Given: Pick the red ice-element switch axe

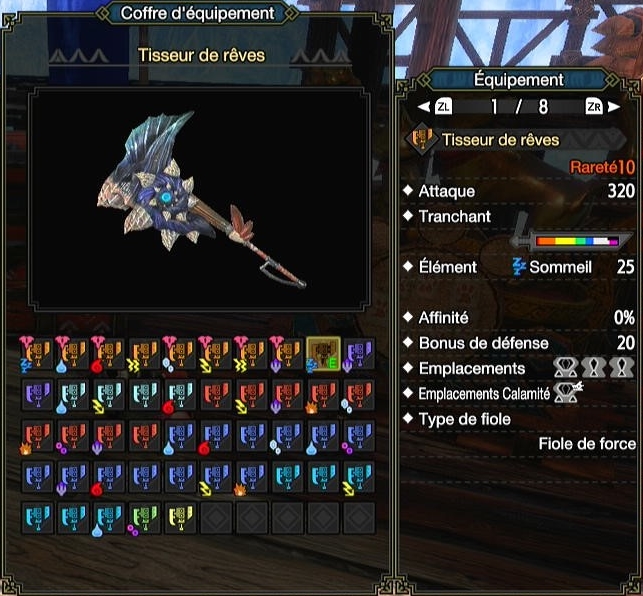Looking at the screenshot, I should (x=358, y=394).
